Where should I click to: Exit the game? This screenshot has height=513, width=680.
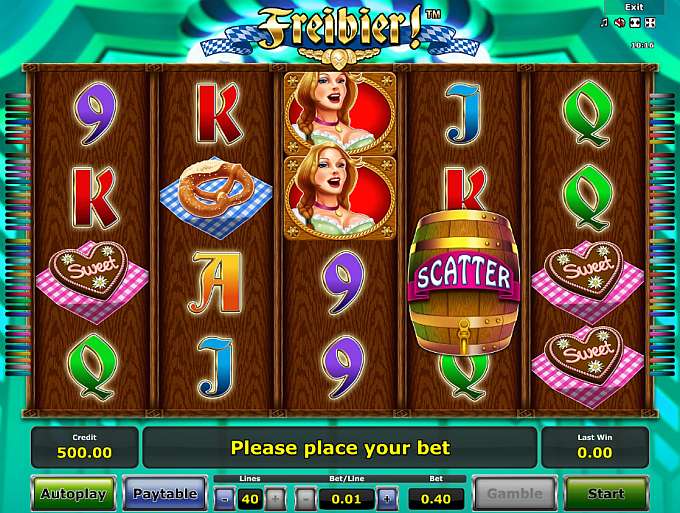pos(634,7)
